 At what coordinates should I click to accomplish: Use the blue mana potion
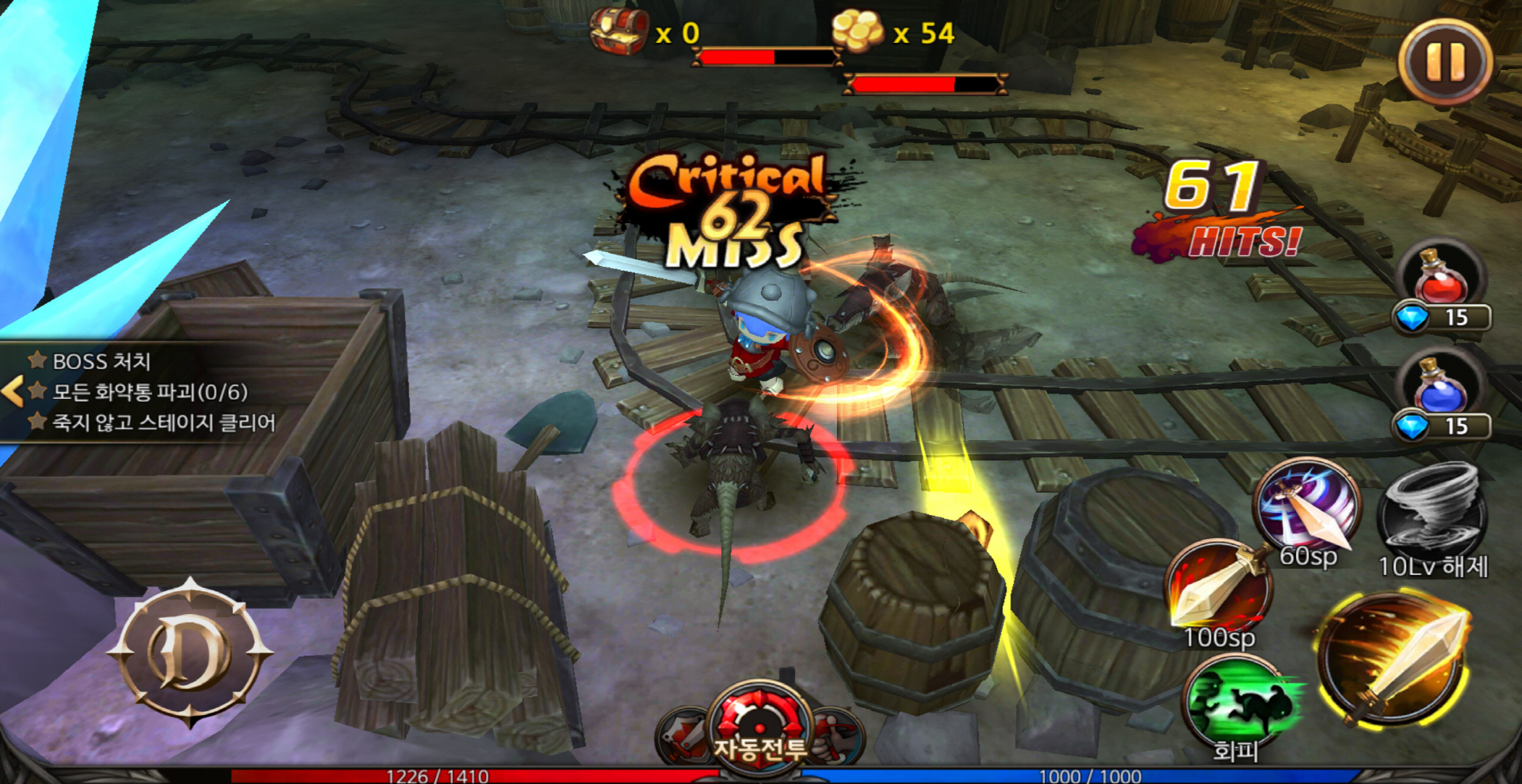(1442, 387)
